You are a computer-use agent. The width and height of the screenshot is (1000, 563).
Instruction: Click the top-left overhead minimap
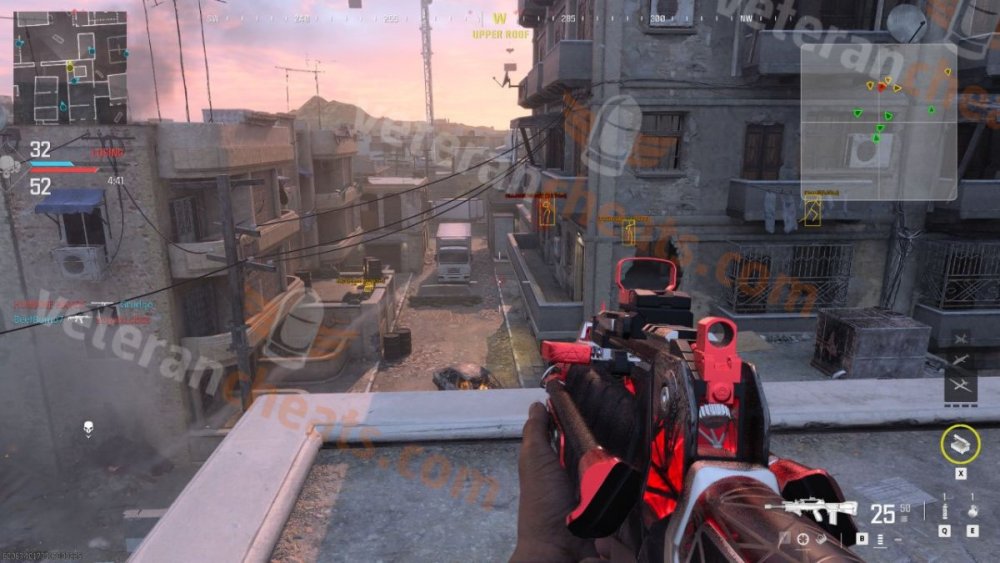click(70, 67)
